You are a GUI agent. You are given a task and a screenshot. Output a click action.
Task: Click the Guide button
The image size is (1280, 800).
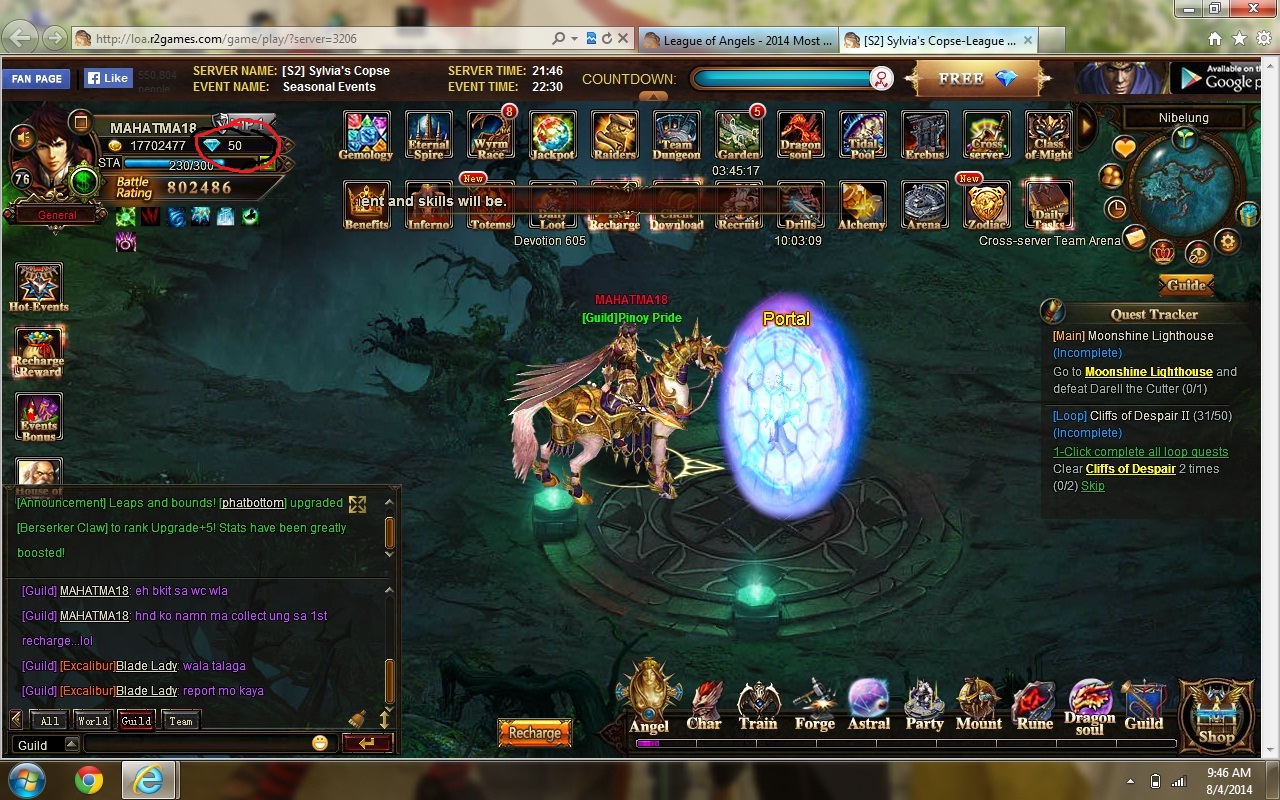click(x=1186, y=285)
